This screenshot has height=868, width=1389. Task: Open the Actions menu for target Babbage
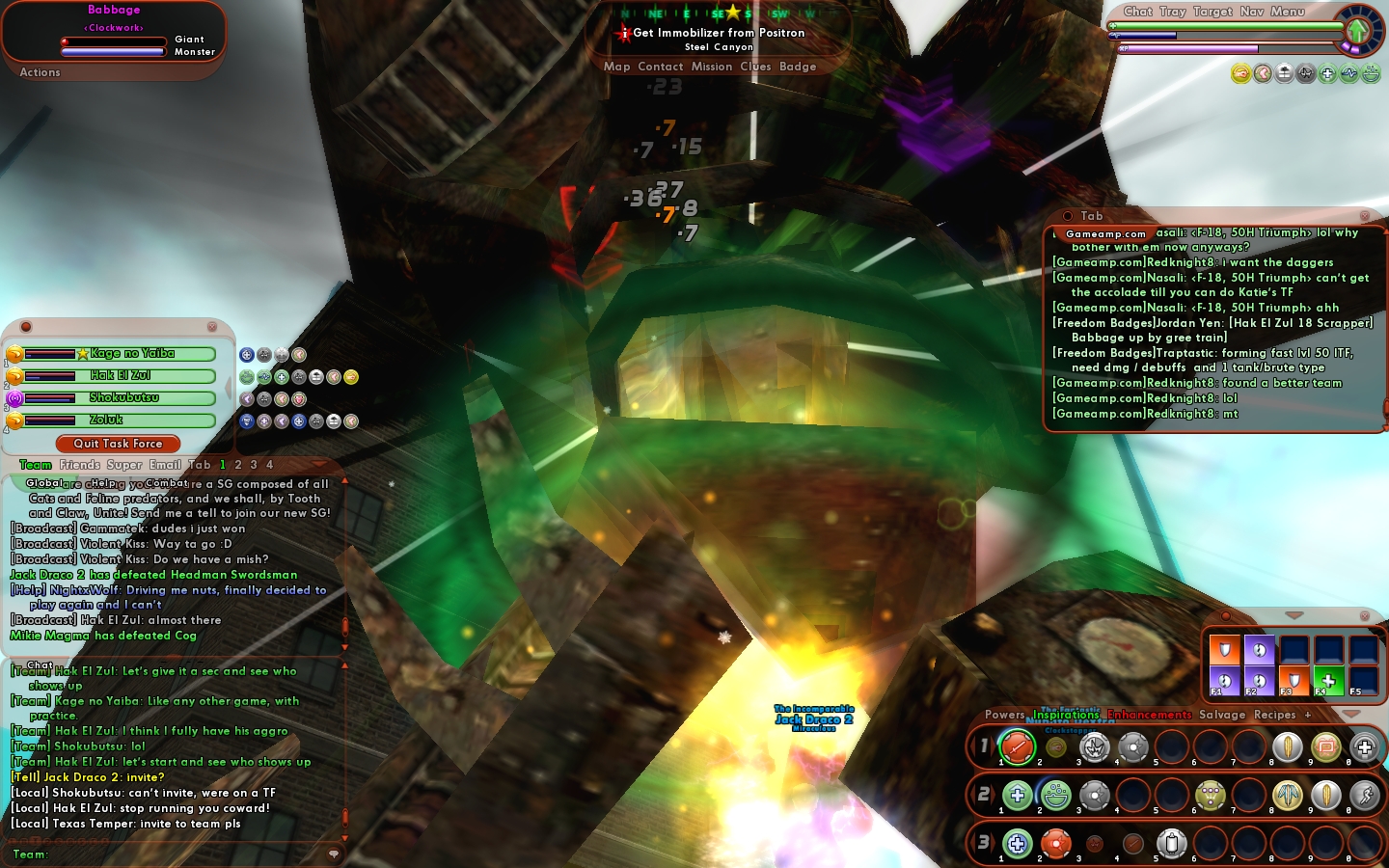coord(40,72)
